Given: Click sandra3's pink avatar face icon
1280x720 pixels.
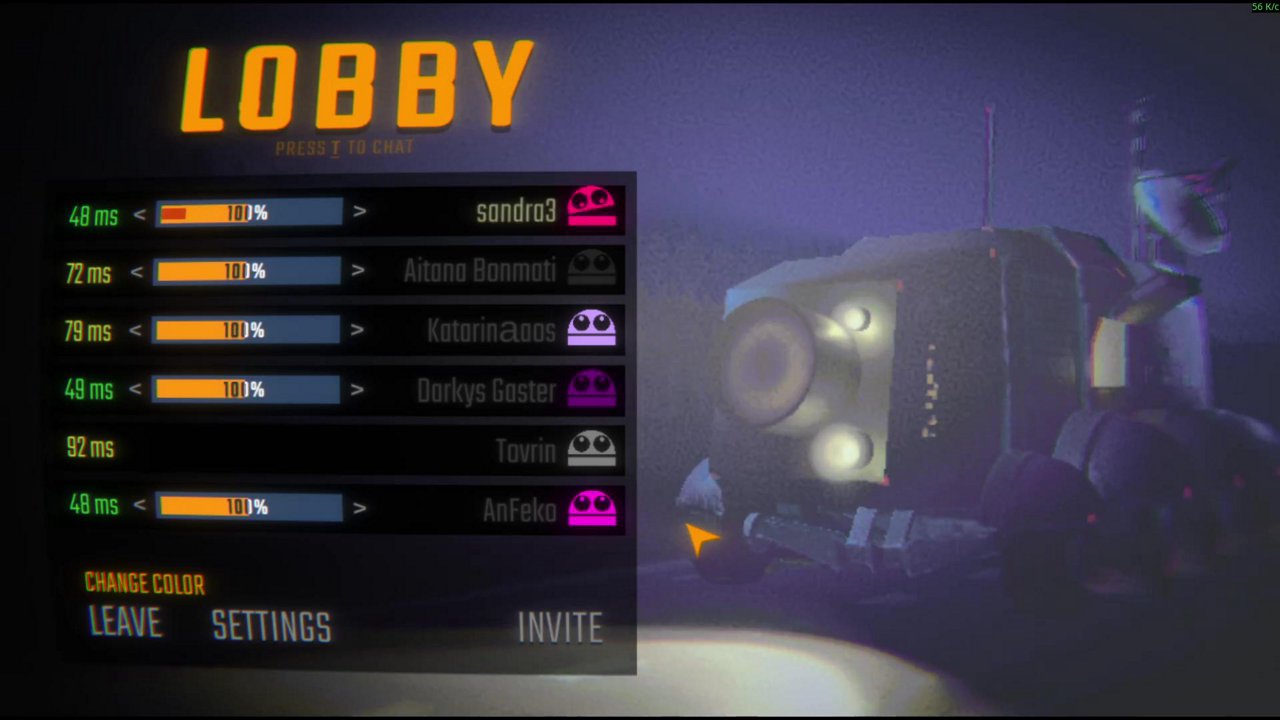Looking at the screenshot, I should click(x=589, y=206).
